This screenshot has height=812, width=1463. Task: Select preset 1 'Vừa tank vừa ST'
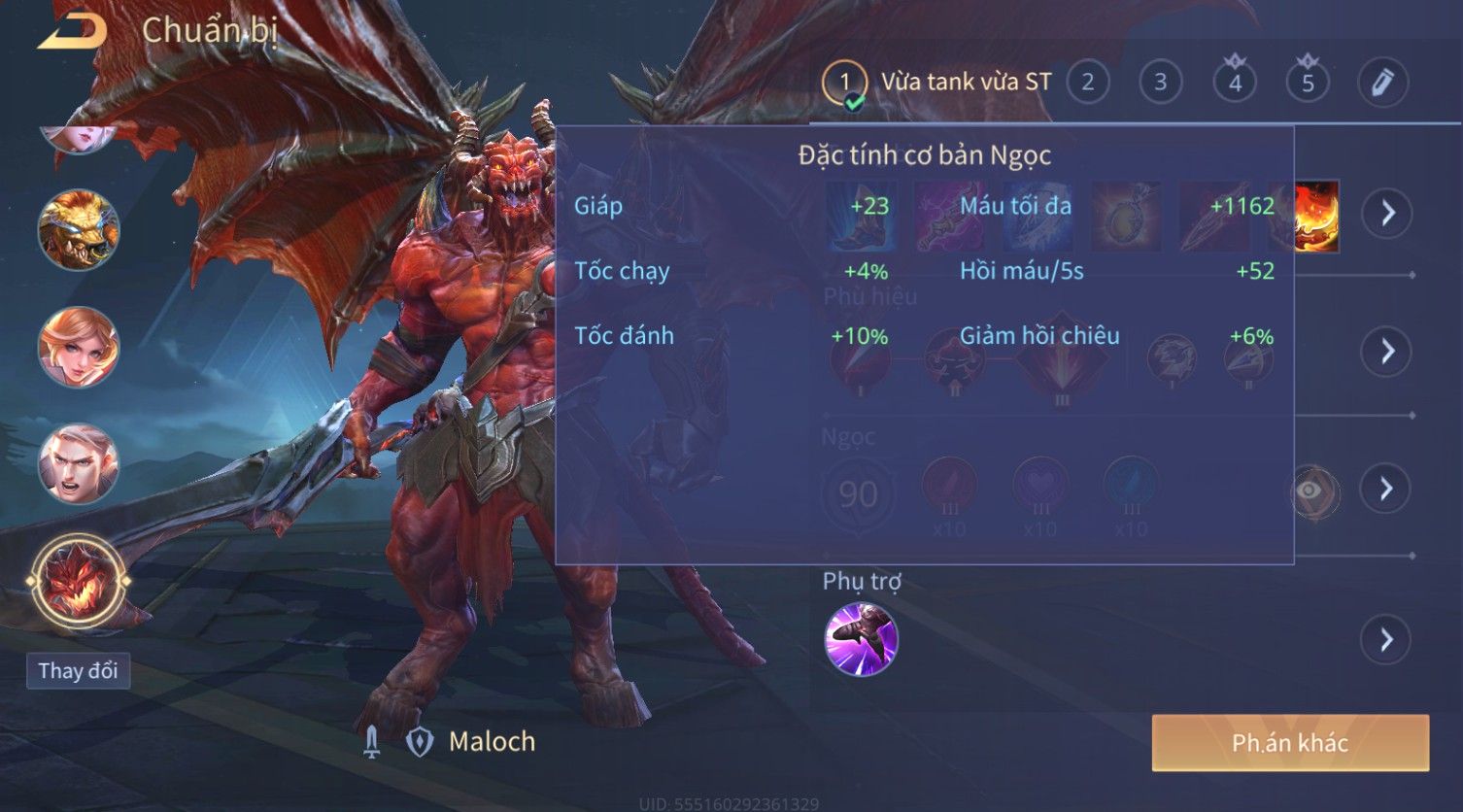pyautogui.click(x=937, y=84)
